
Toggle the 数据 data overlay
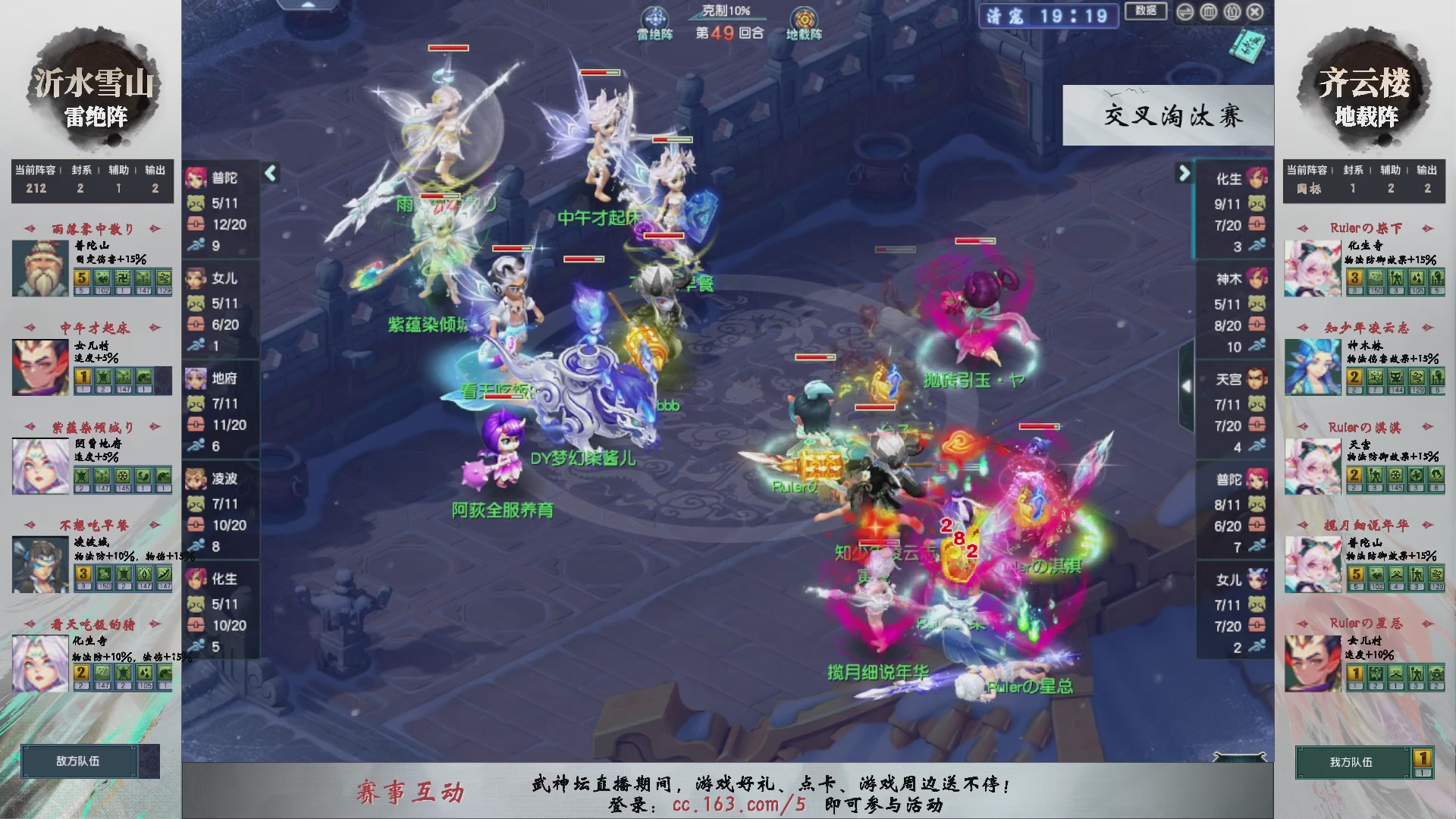pyautogui.click(x=1147, y=11)
